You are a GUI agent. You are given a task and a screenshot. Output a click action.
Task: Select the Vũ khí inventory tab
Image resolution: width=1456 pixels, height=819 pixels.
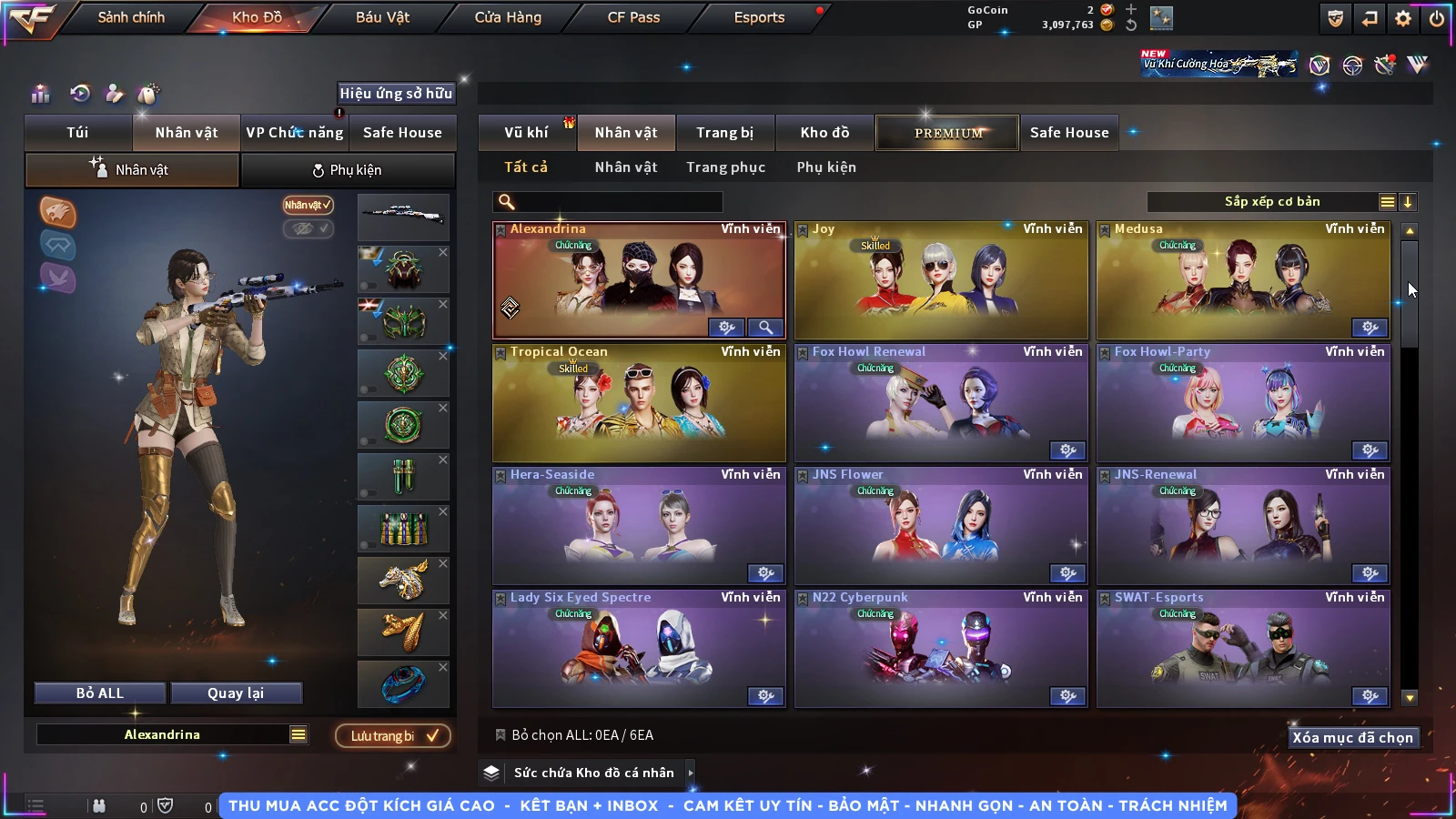coord(526,133)
